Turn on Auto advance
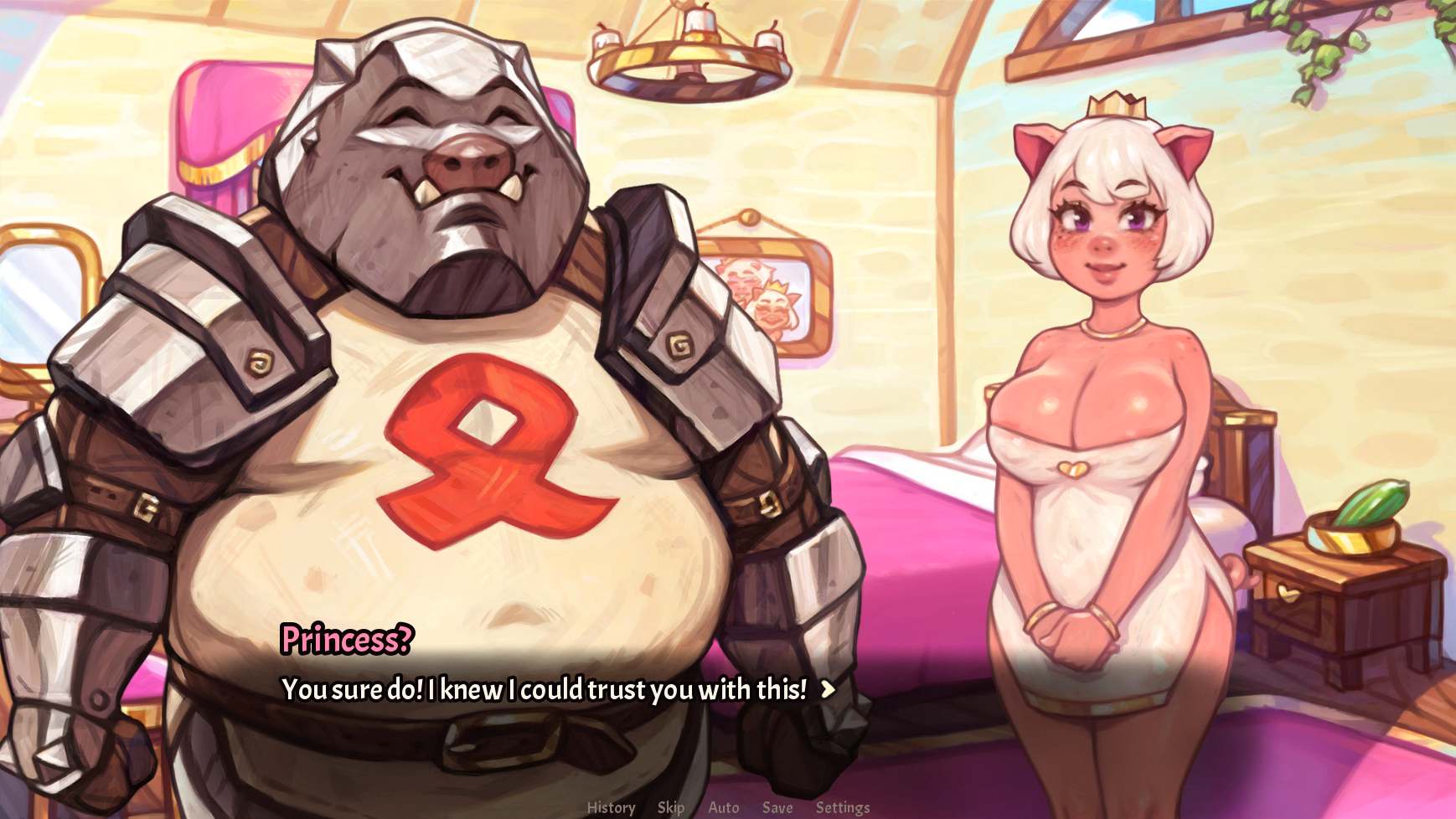 coord(724,807)
